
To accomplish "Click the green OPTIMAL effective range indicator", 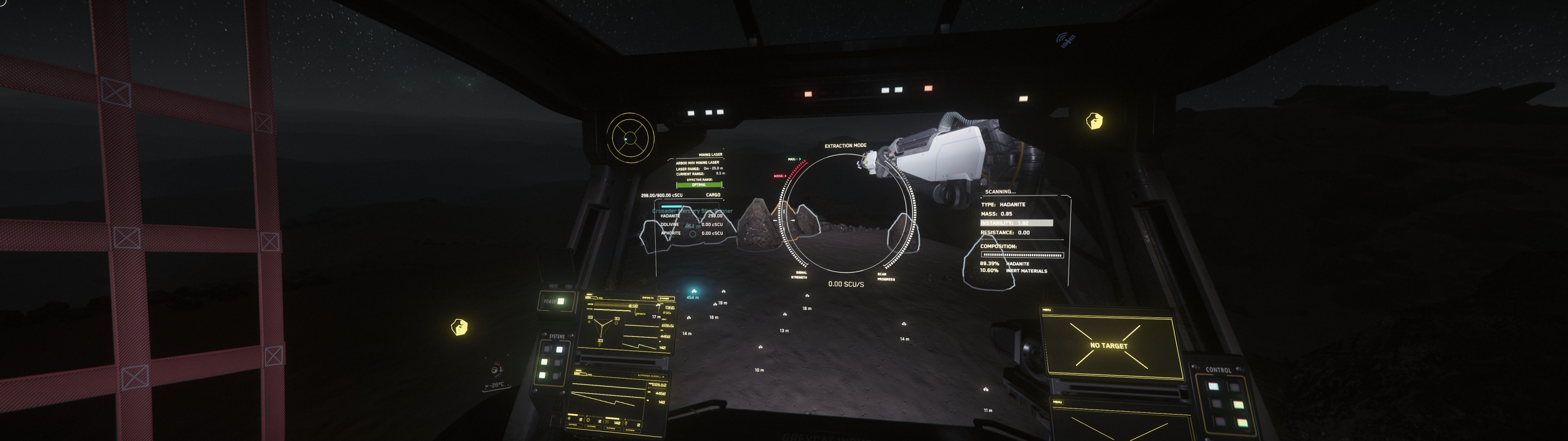I will click(699, 185).
